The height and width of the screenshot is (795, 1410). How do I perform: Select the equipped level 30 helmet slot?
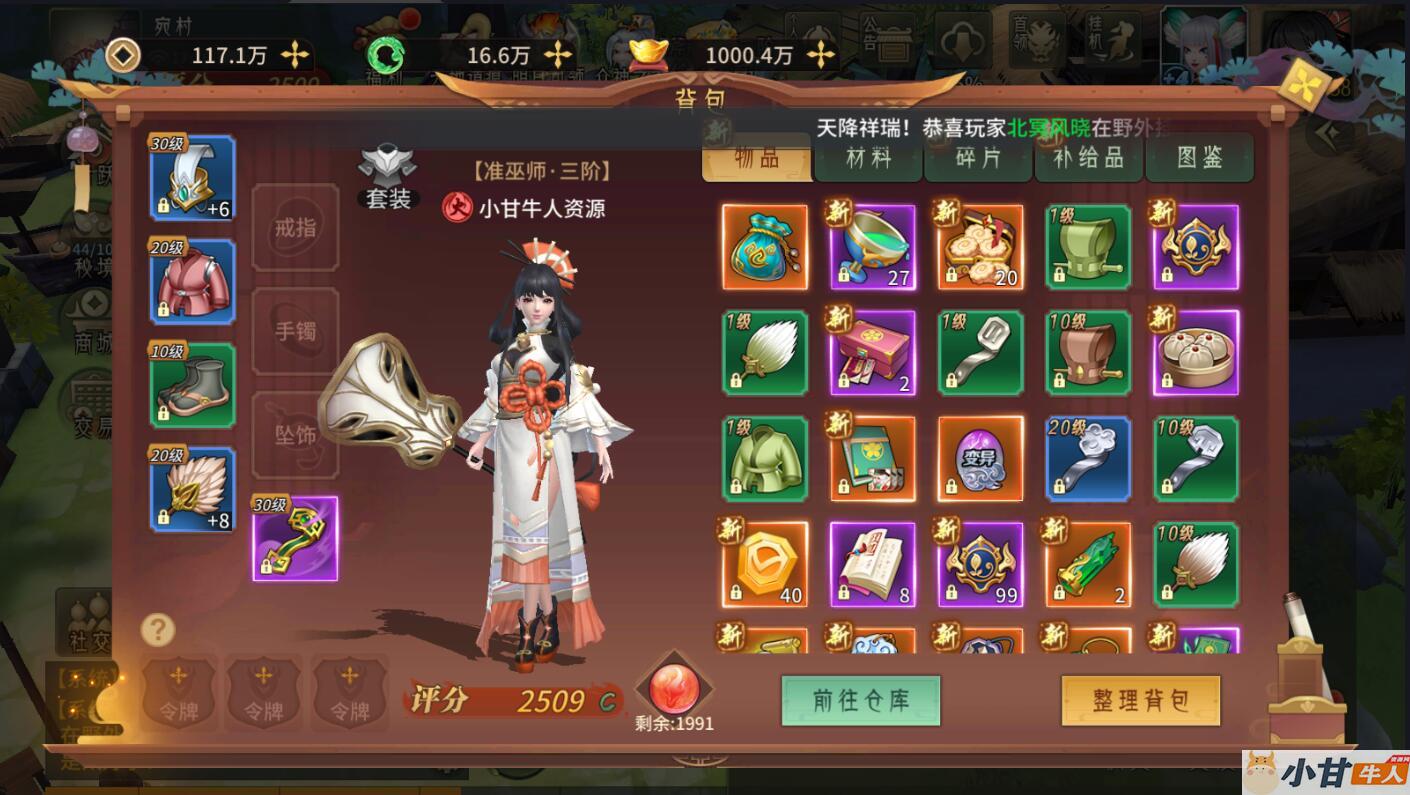pyautogui.click(x=192, y=177)
